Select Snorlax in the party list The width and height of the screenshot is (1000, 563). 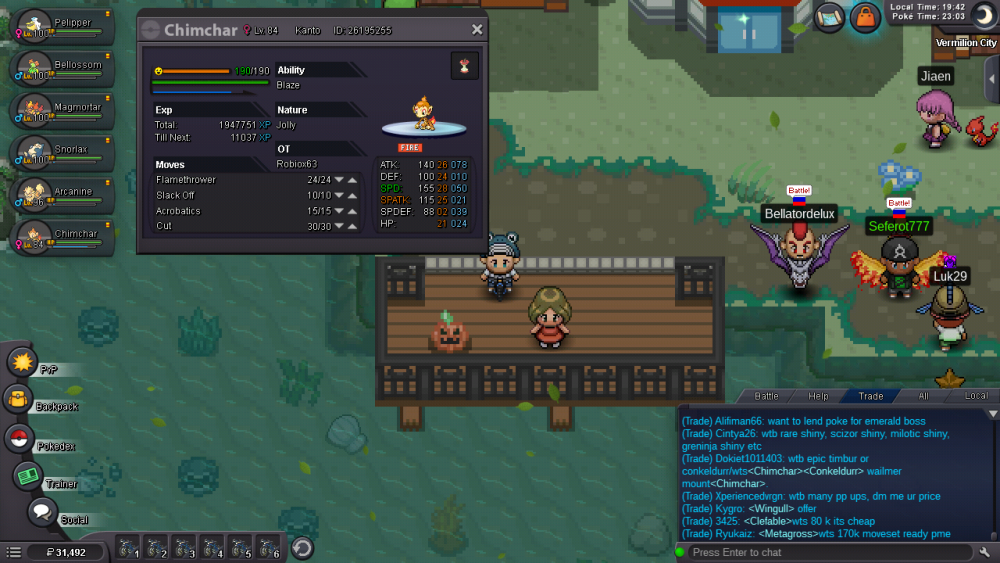62,152
